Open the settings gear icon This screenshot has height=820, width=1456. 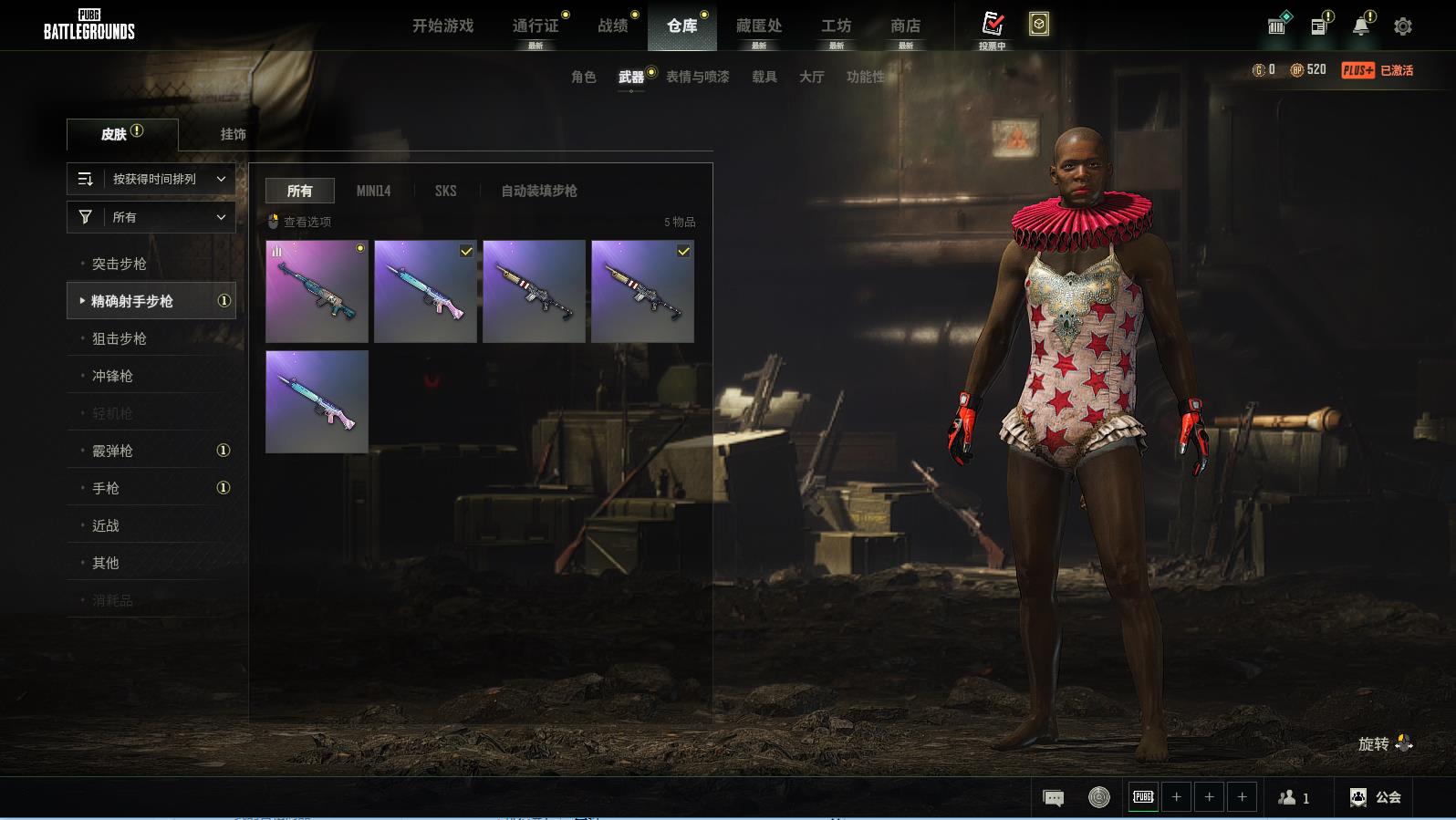(1403, 26)
